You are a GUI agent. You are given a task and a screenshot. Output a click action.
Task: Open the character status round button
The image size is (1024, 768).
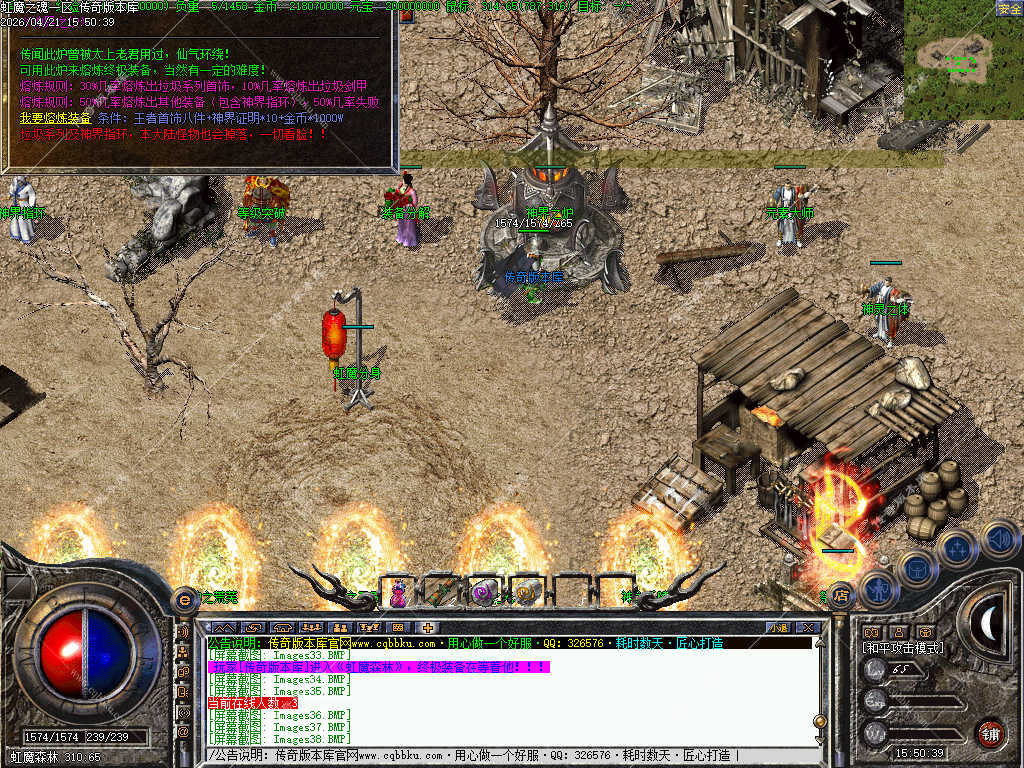(877, 589)
